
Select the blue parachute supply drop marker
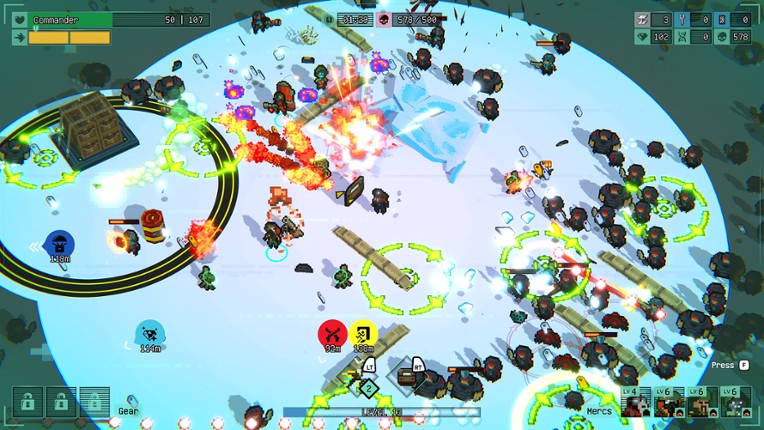58,243
